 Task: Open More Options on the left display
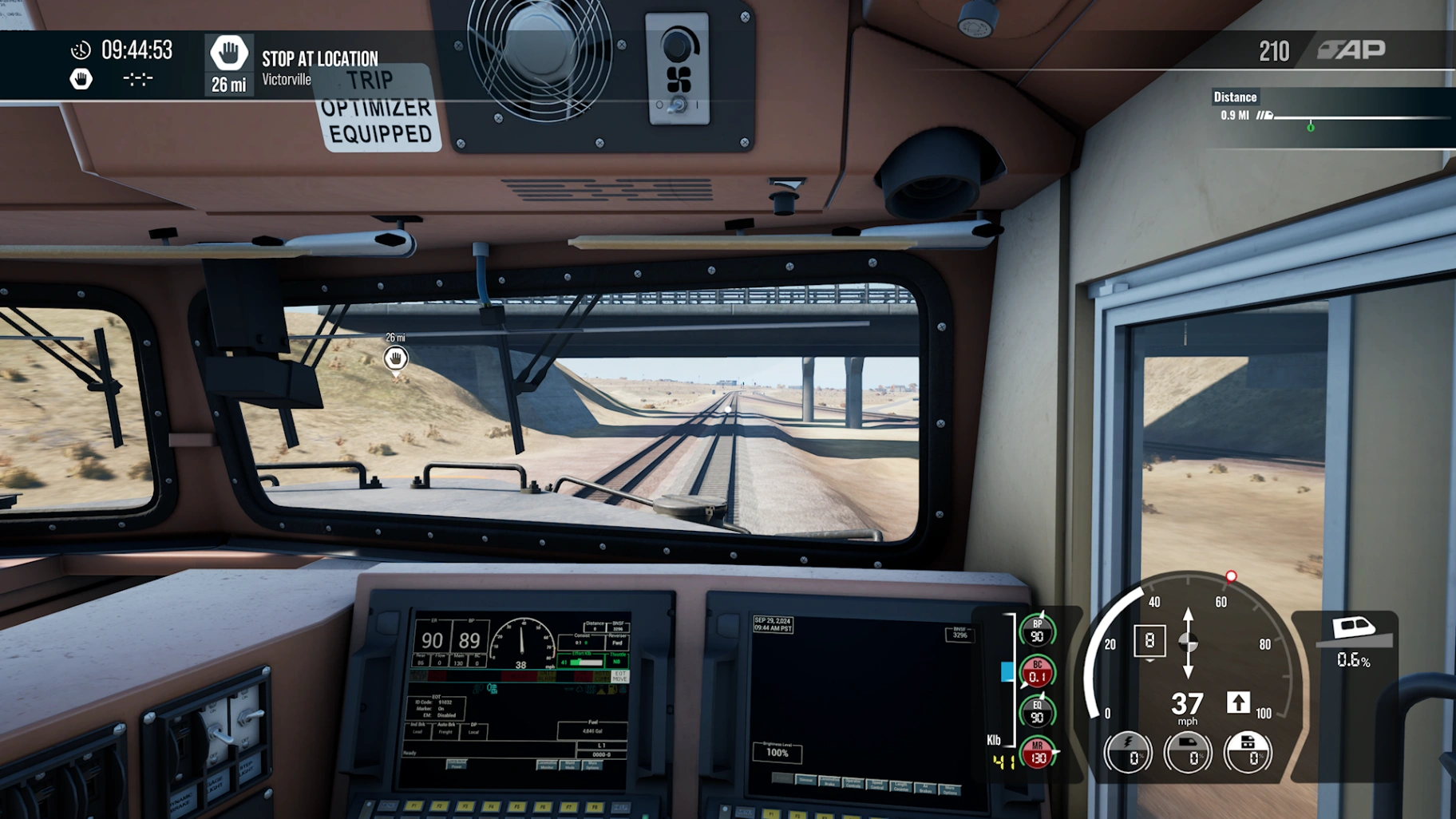click(x=592, y=766)
